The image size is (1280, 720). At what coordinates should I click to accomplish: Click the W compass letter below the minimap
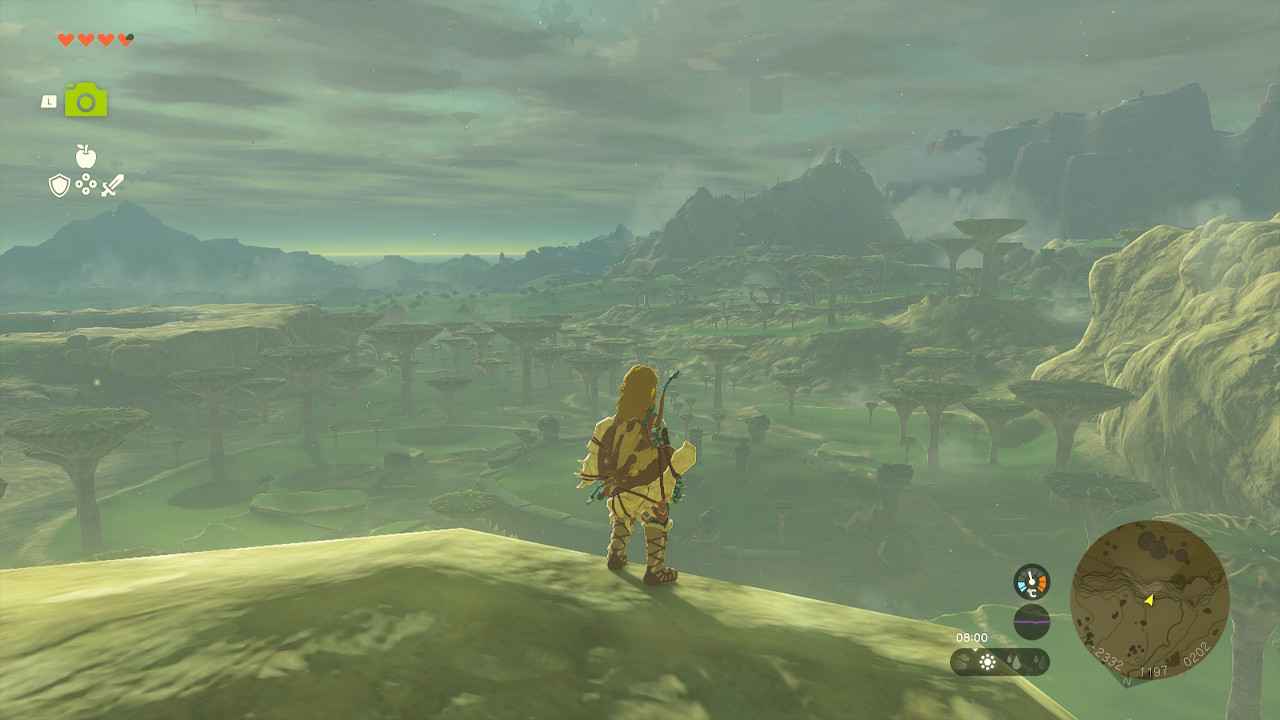1126,680
